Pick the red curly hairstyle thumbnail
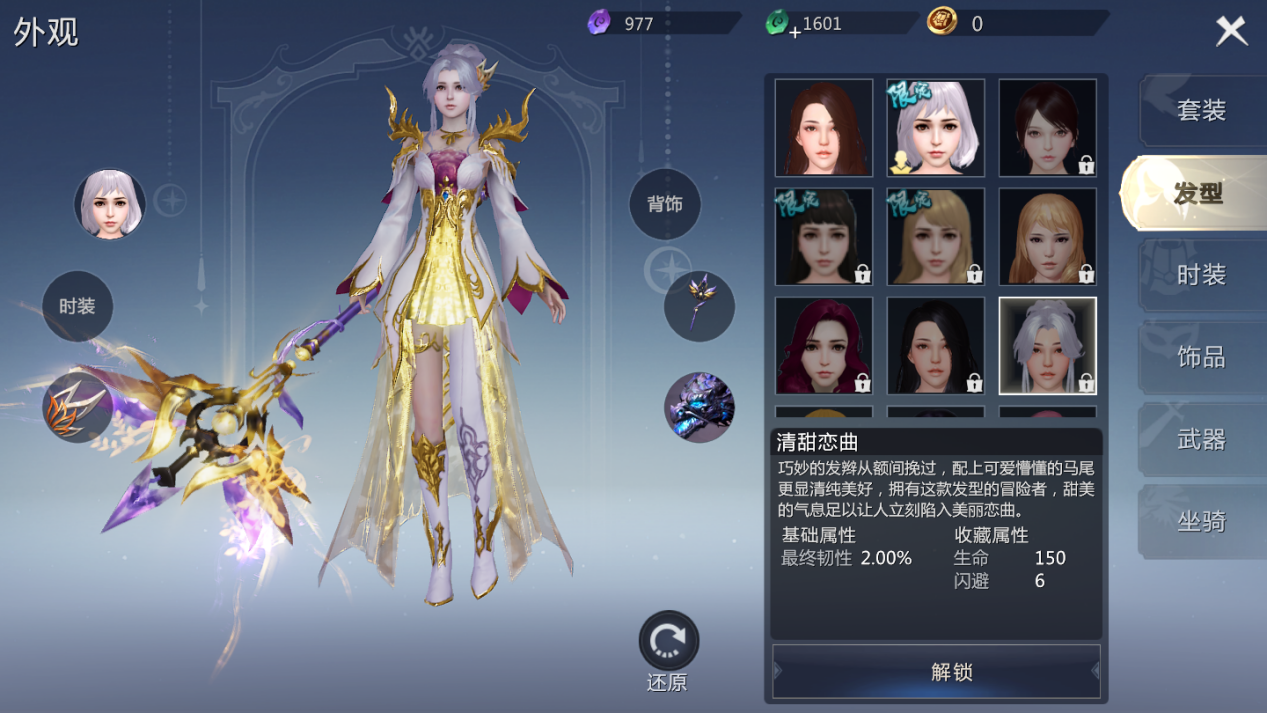This screenshot has width=1267, height=713. click(x=824, y=346)
